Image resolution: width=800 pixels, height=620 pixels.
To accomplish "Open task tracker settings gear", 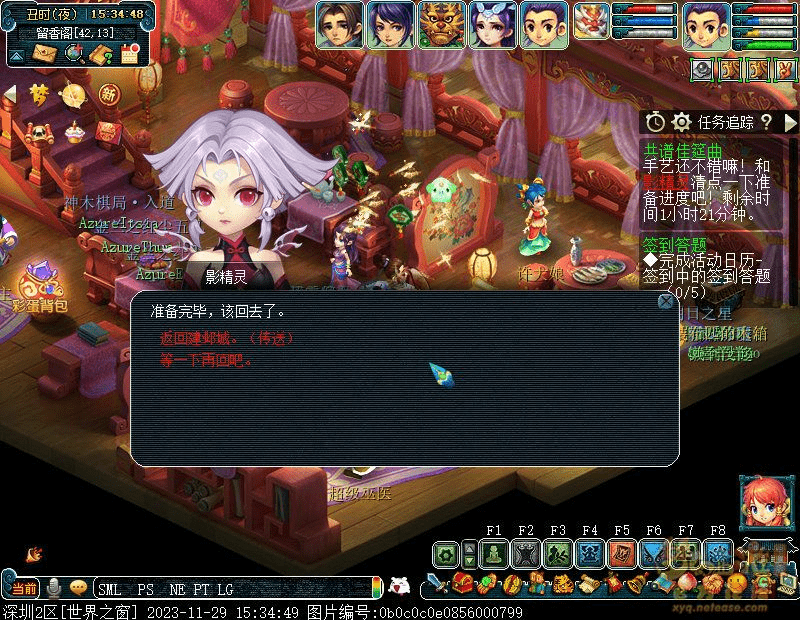I will (x=682, y=122).
